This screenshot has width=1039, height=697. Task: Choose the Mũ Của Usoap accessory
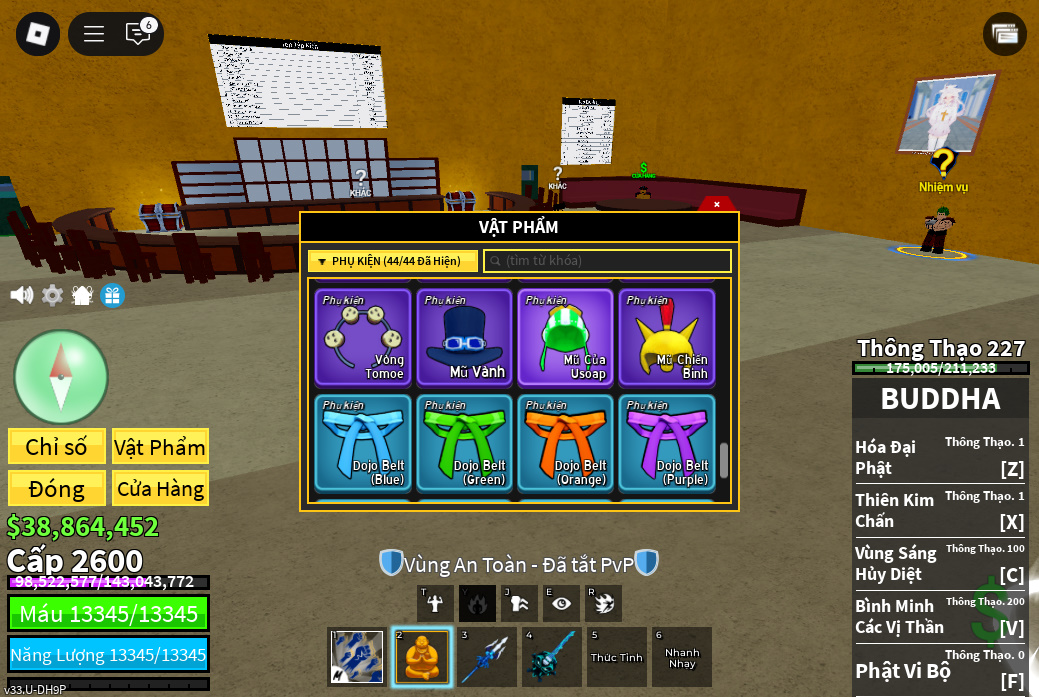click(565, 337)
